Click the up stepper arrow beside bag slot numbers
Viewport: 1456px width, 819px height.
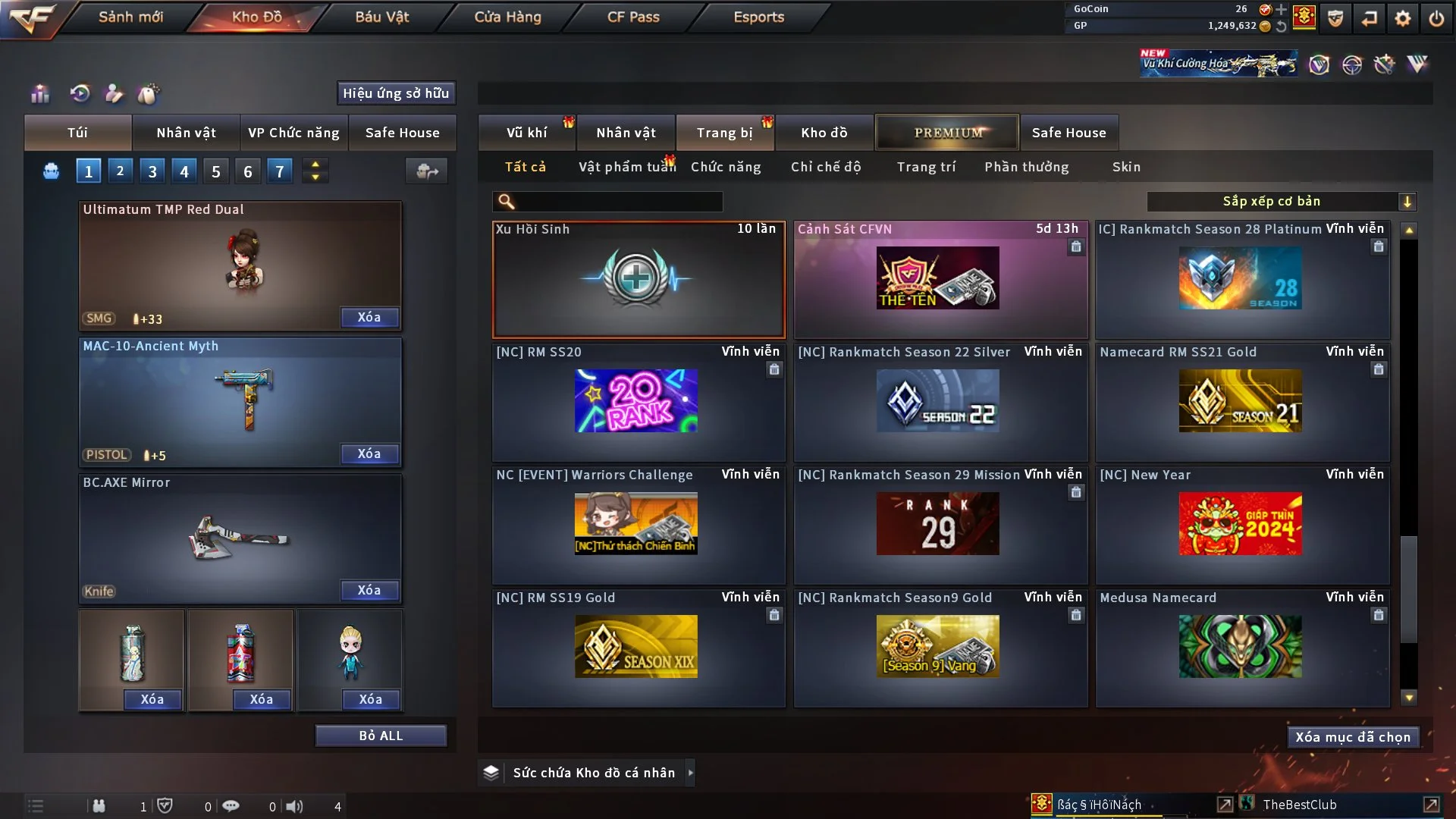[315, 164]
